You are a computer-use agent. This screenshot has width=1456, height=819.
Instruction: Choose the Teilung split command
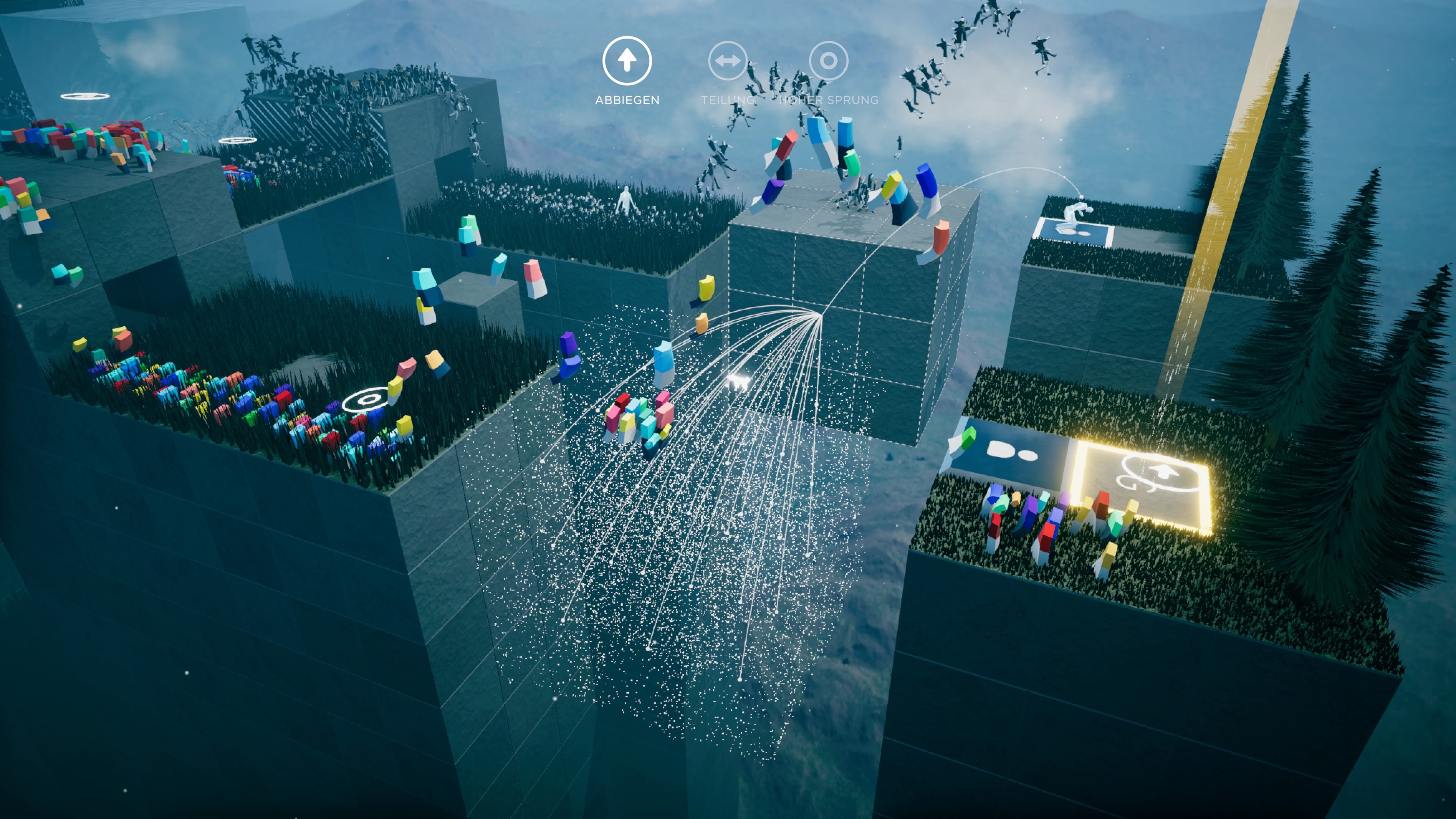coord(728,61)
